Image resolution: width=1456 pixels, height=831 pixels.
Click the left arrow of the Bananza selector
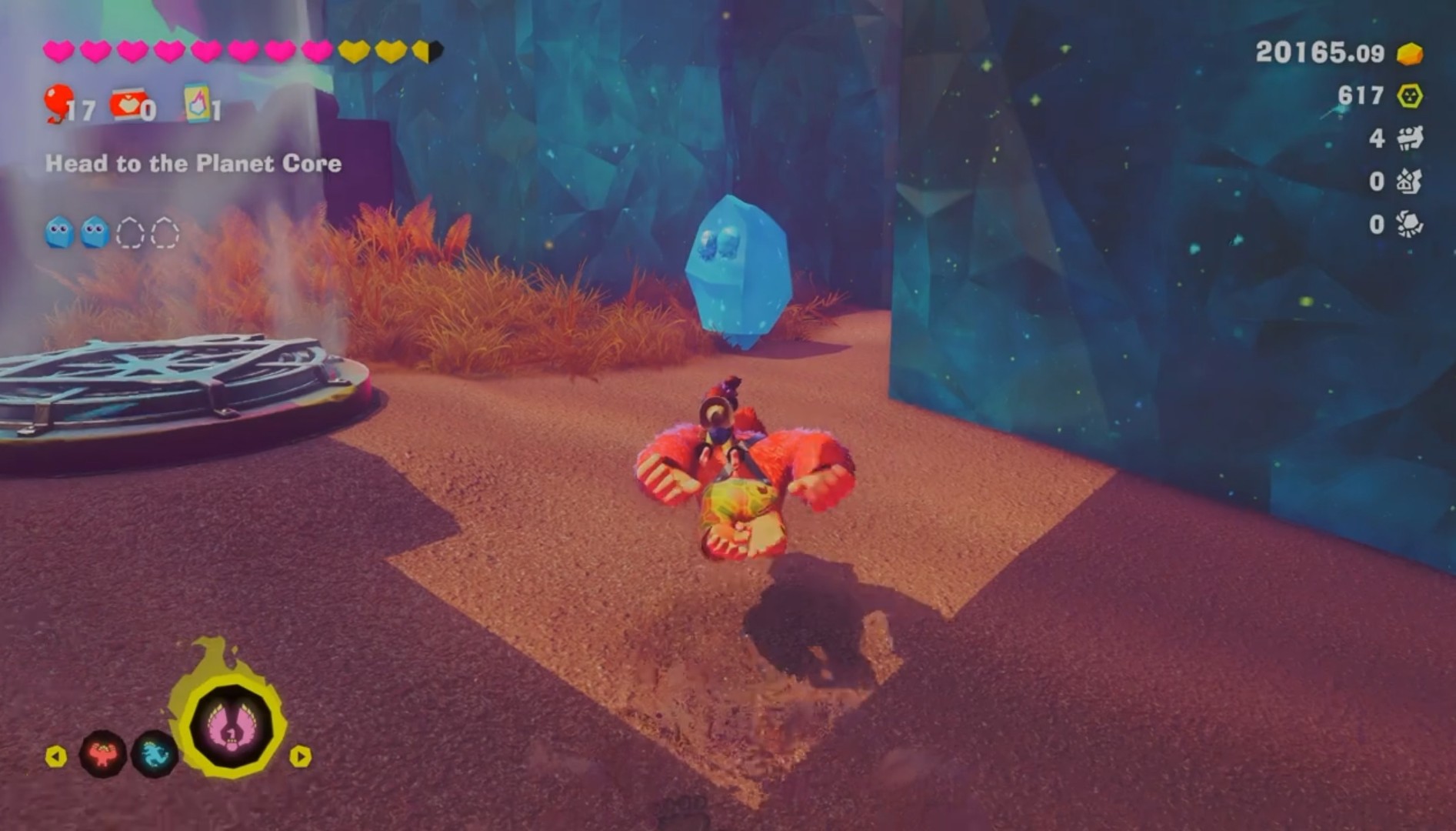coord(56,756)
